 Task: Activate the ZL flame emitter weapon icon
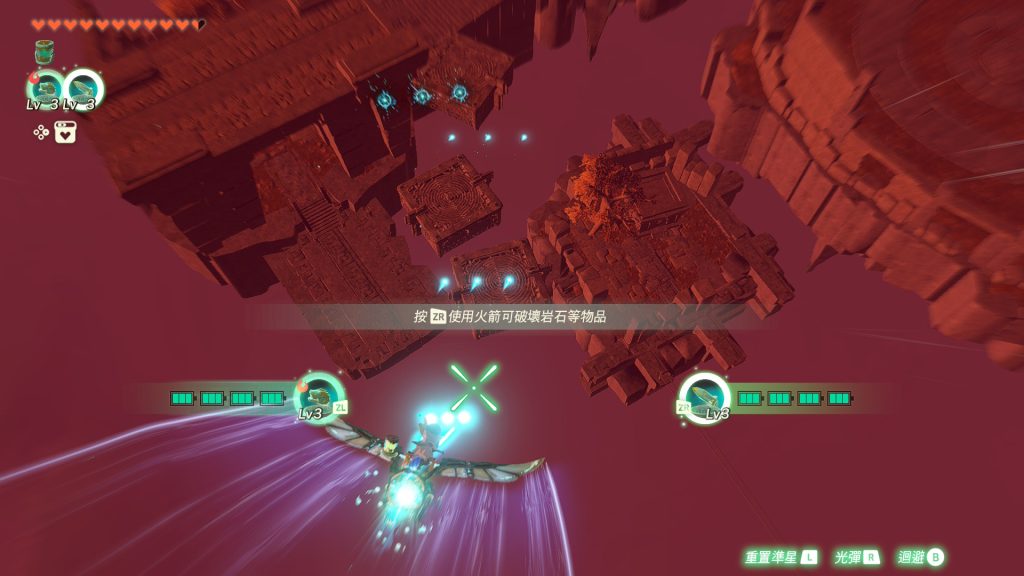coord(320,396)
